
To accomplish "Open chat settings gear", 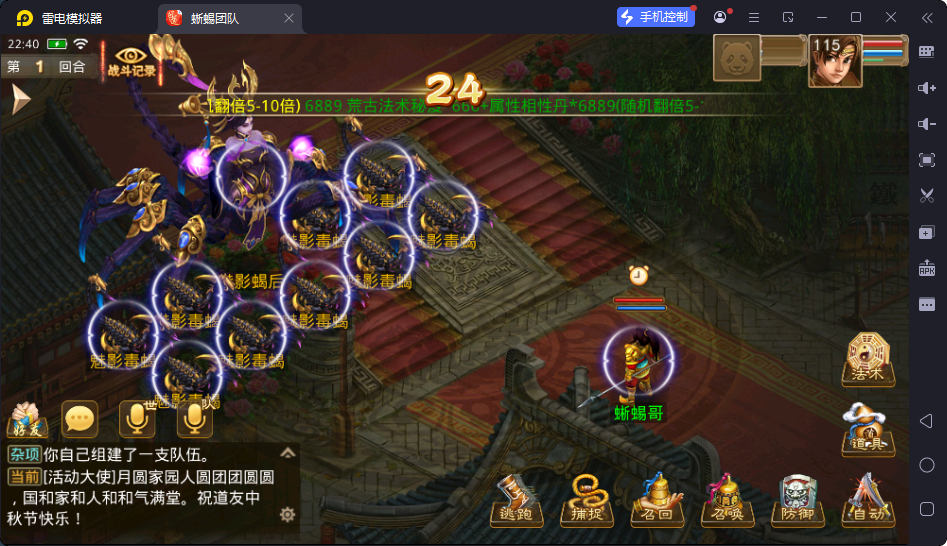I will [x=287, y=514].
